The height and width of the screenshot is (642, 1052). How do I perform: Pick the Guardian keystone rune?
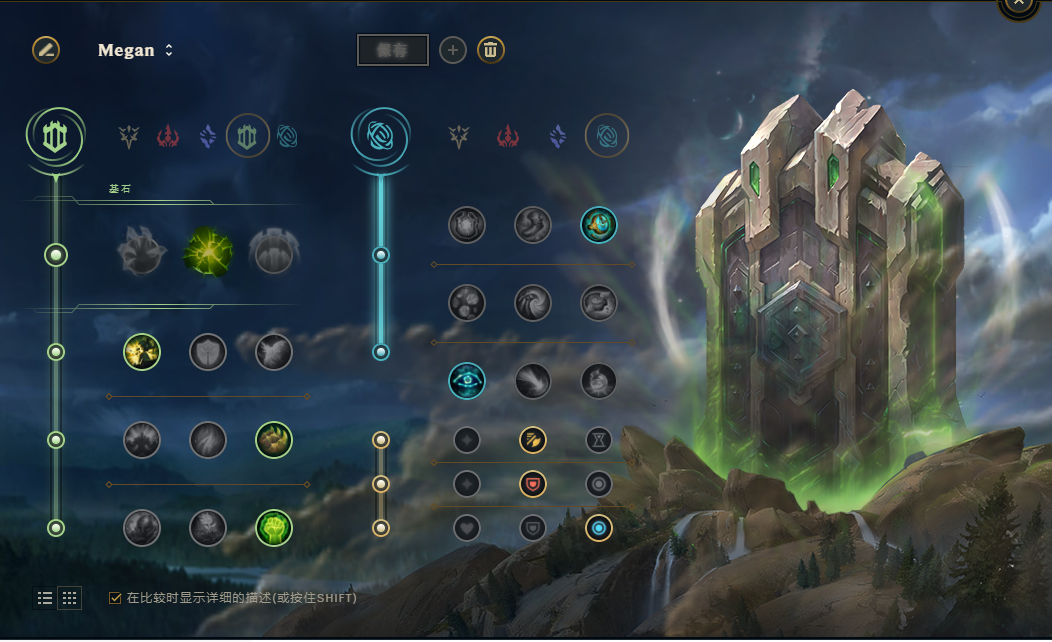click(272, 252)
